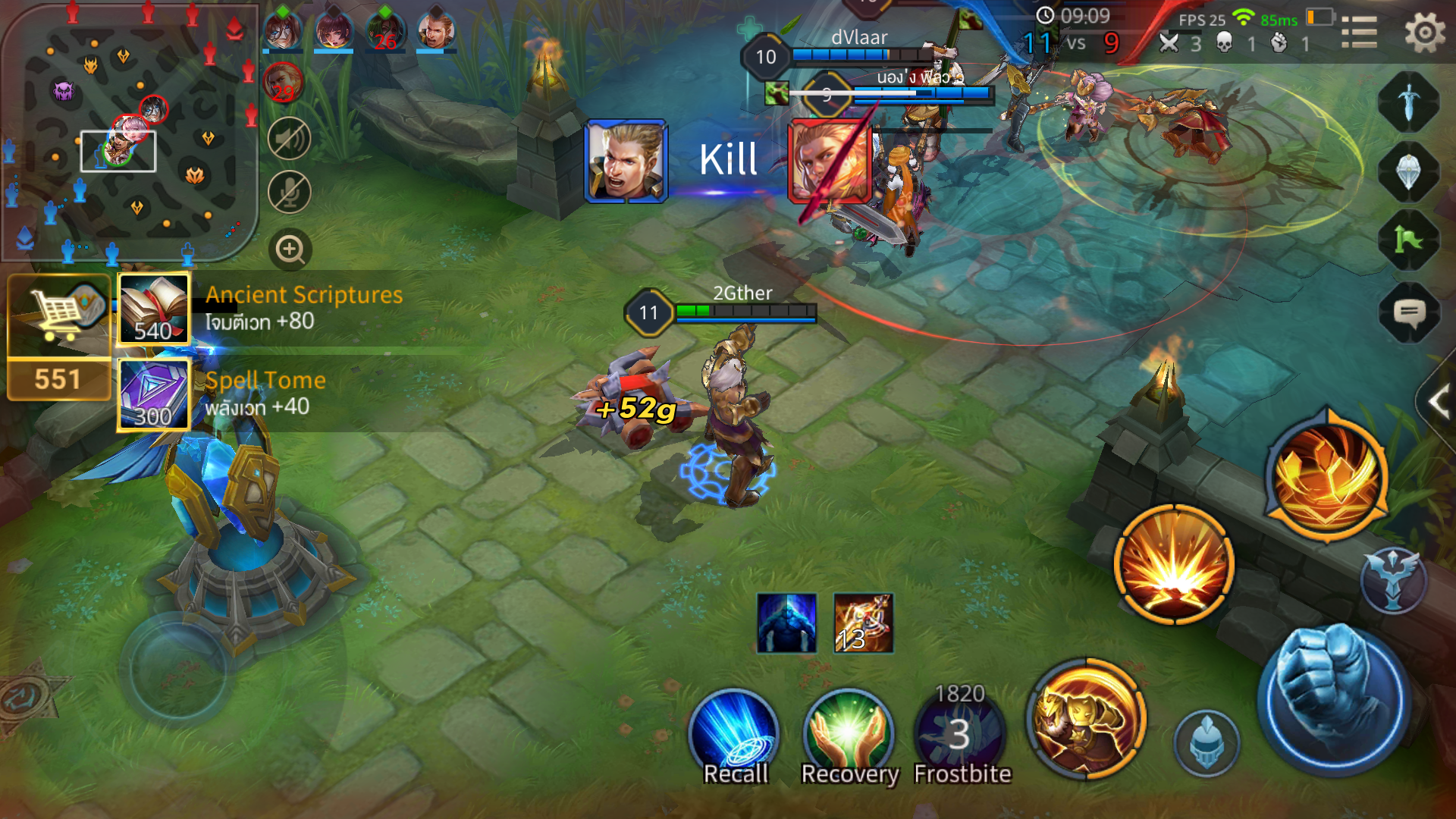Activate the Frostbite talent
This screenshot has width=1456, height=819.
pyautogui.click(x=960, y=734)
